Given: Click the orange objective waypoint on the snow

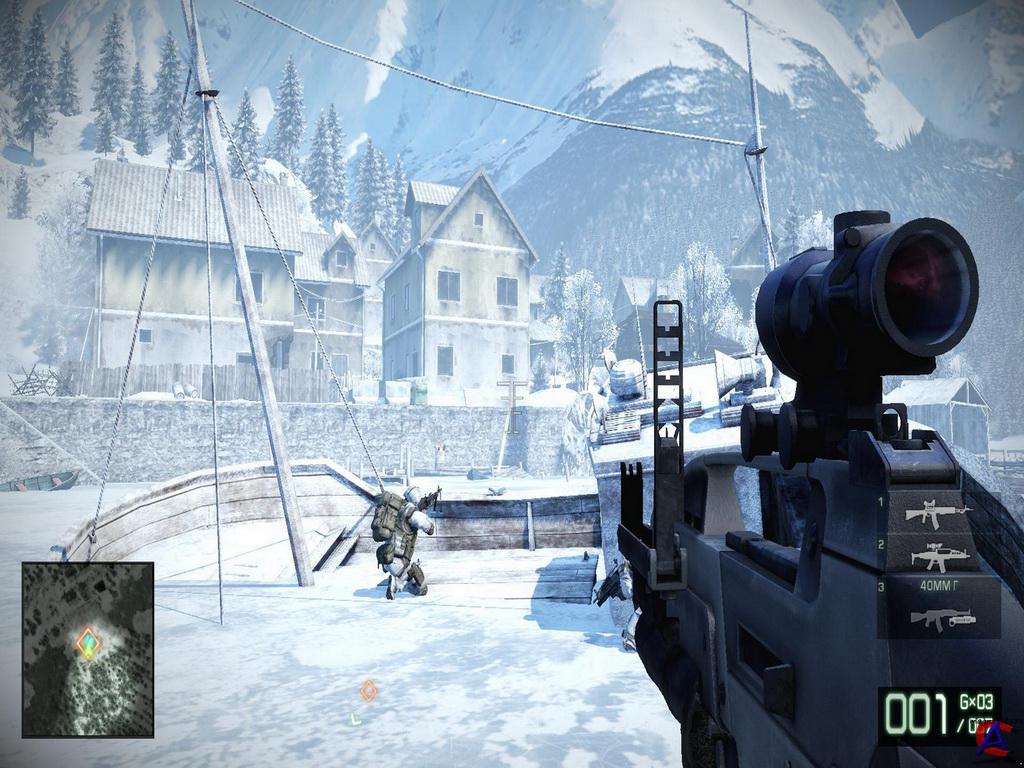Looking at the screenshot, I should coord(368,690).
